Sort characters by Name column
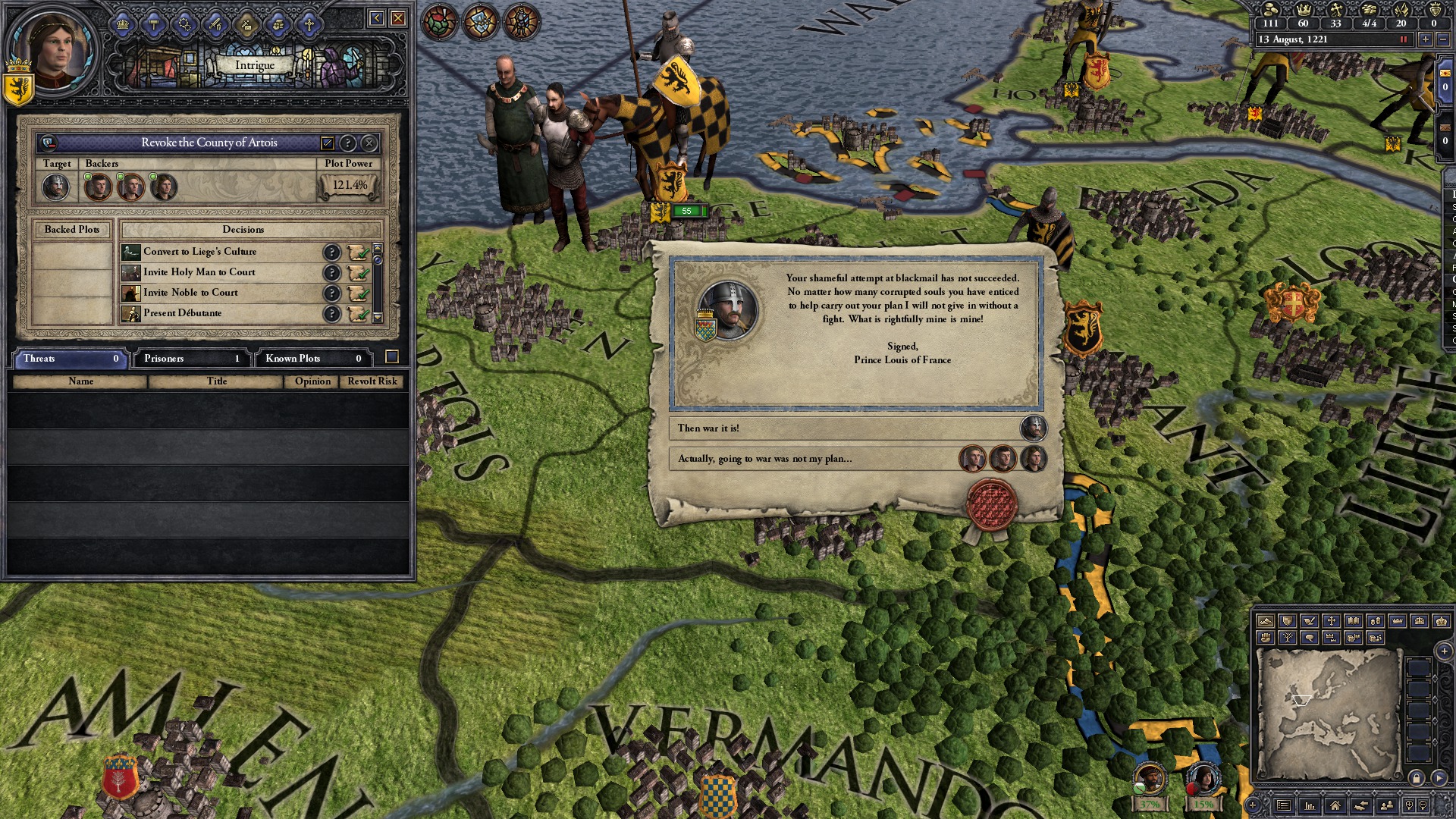This screenshot has width=1456, height=819. coord(80,381)
